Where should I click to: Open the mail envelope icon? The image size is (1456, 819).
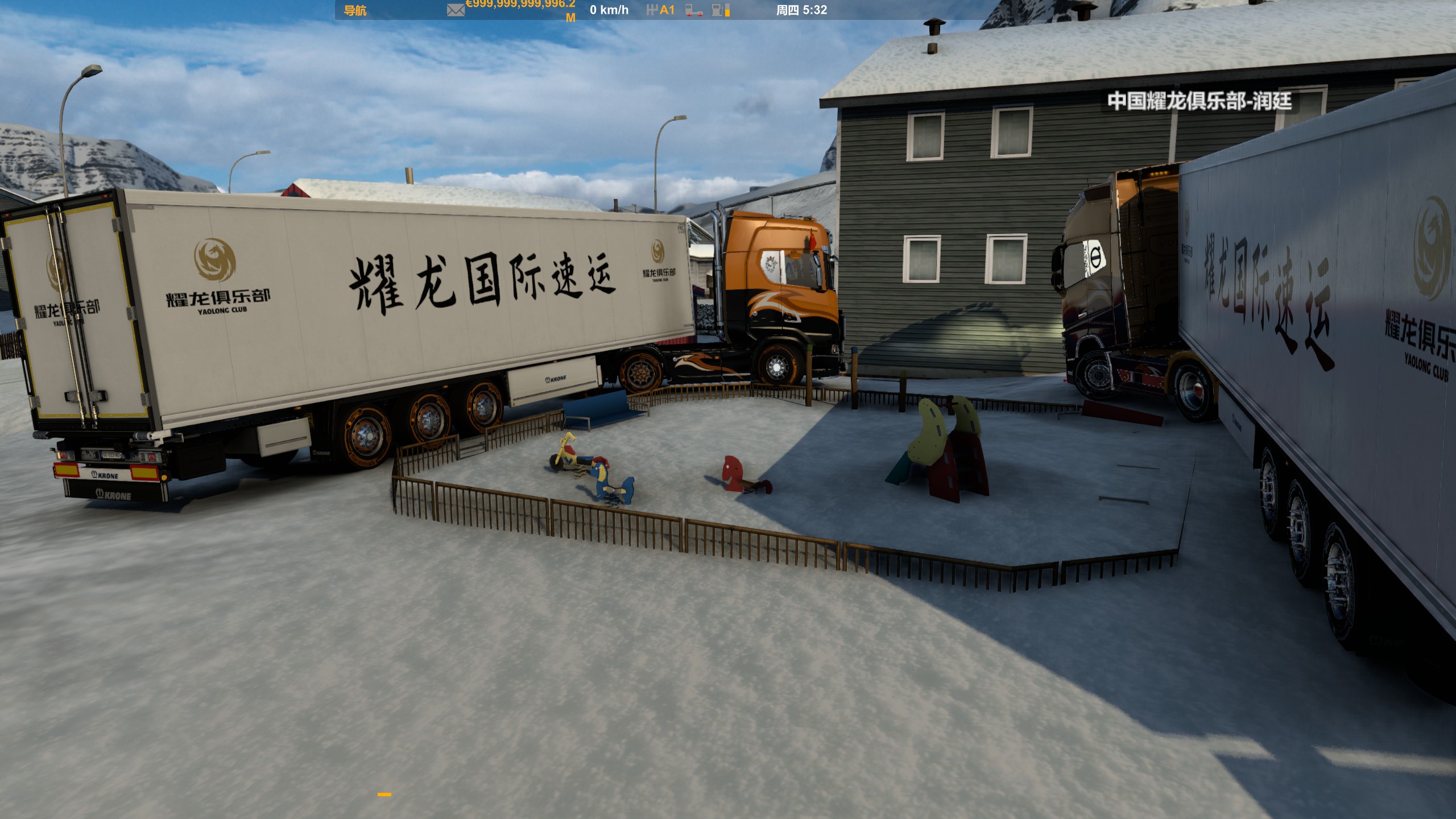456,10
